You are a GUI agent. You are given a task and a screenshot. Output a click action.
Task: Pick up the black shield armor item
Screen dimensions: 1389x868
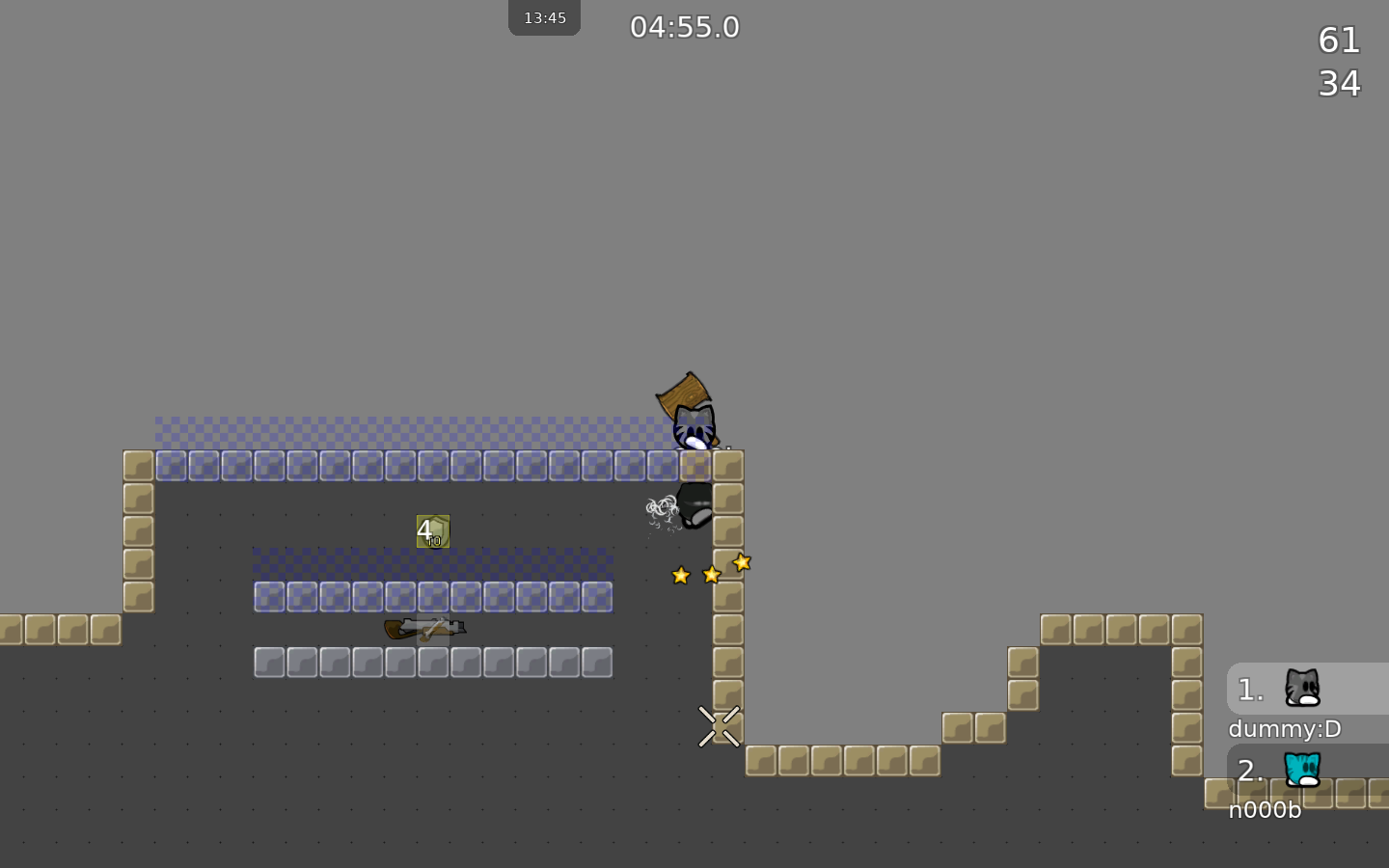coord(694,506)
